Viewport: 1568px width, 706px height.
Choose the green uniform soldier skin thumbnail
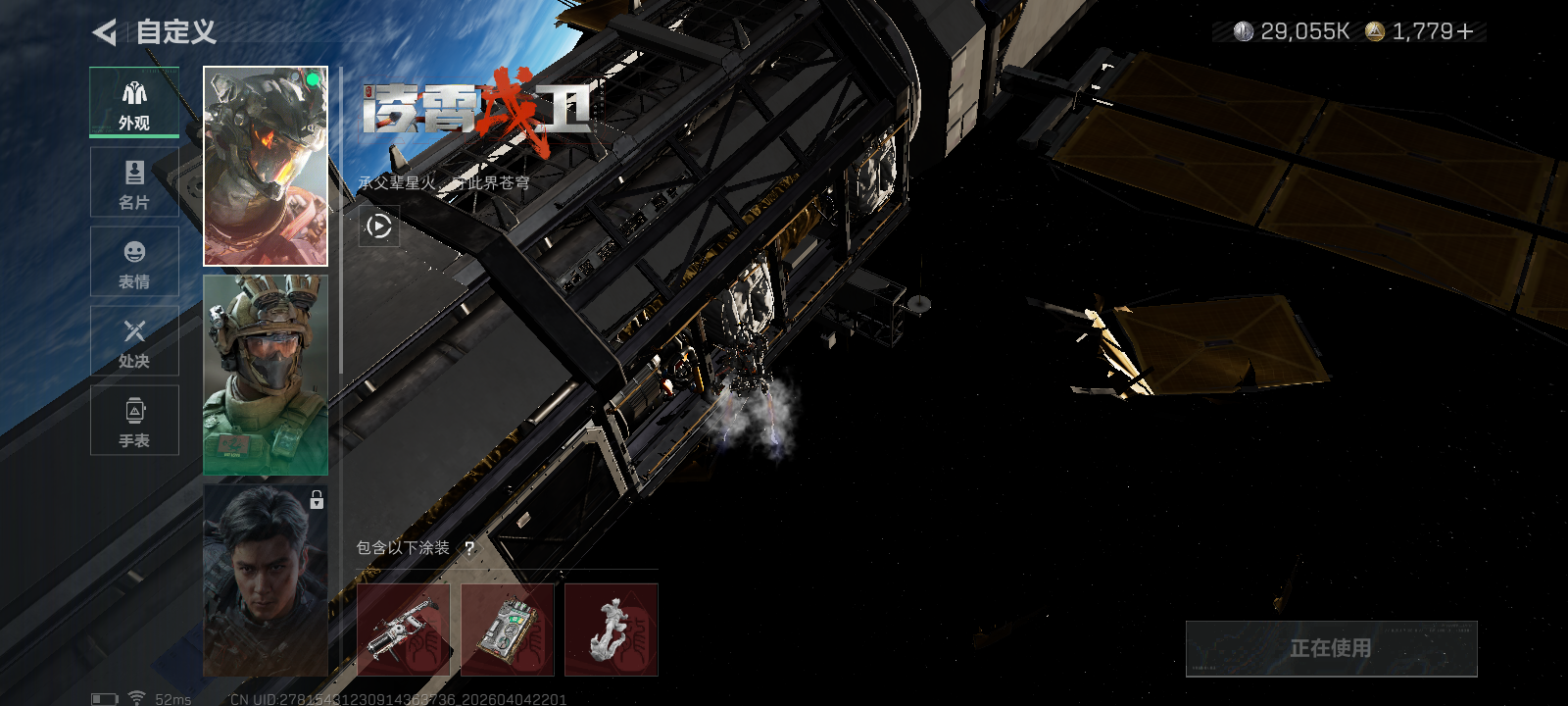tap(266, 376)
